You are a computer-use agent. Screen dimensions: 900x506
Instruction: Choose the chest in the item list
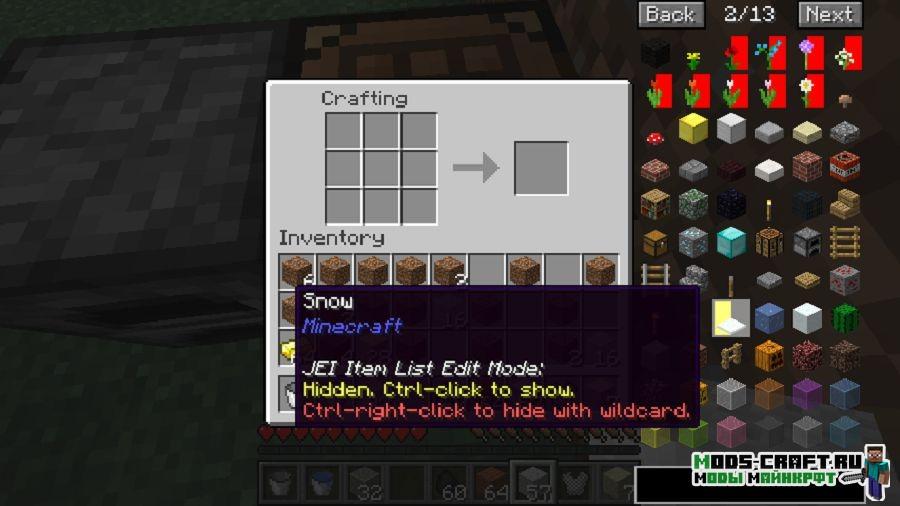(655, 241)
